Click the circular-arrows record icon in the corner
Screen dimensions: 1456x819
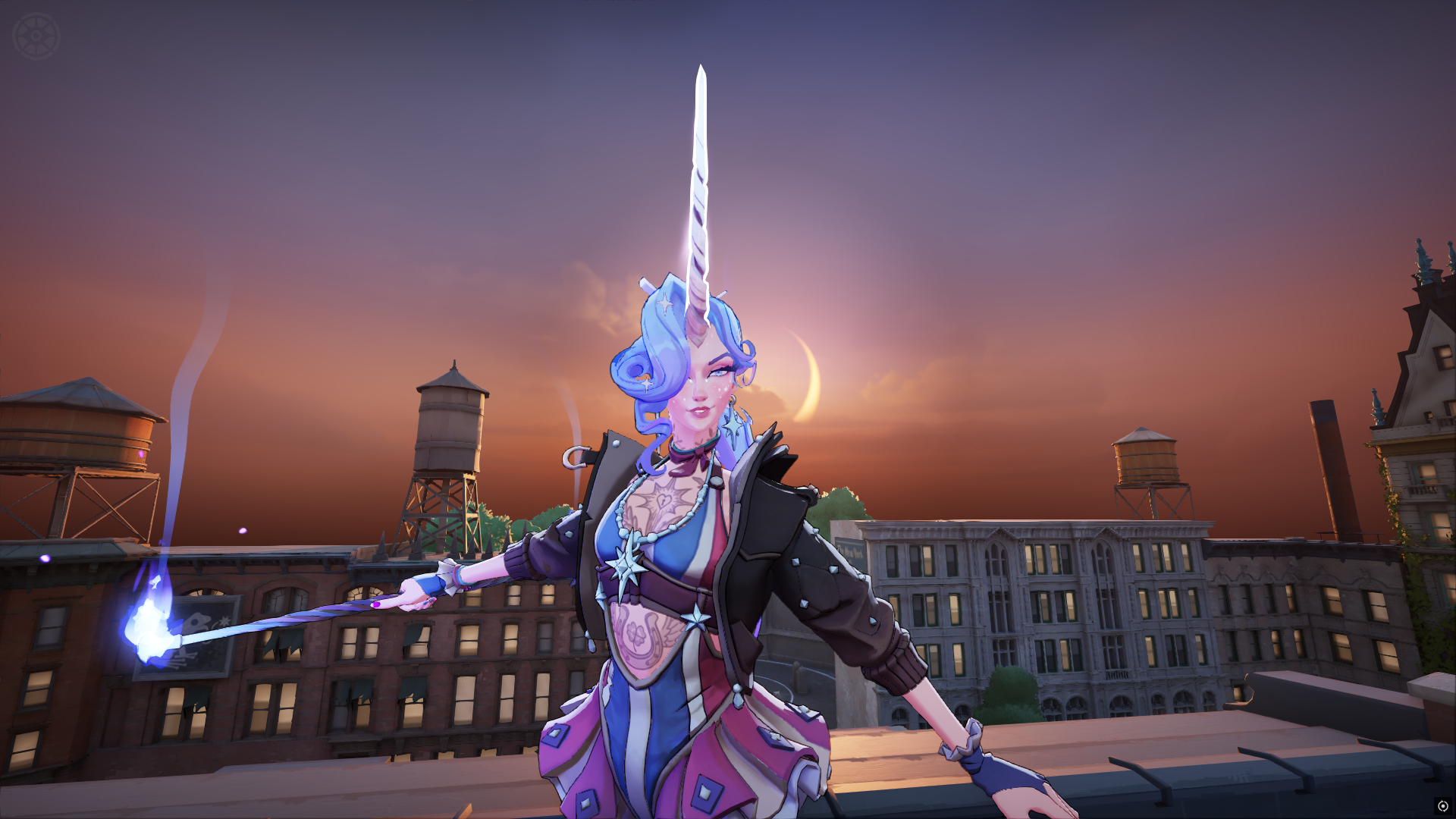[1442, 806]
